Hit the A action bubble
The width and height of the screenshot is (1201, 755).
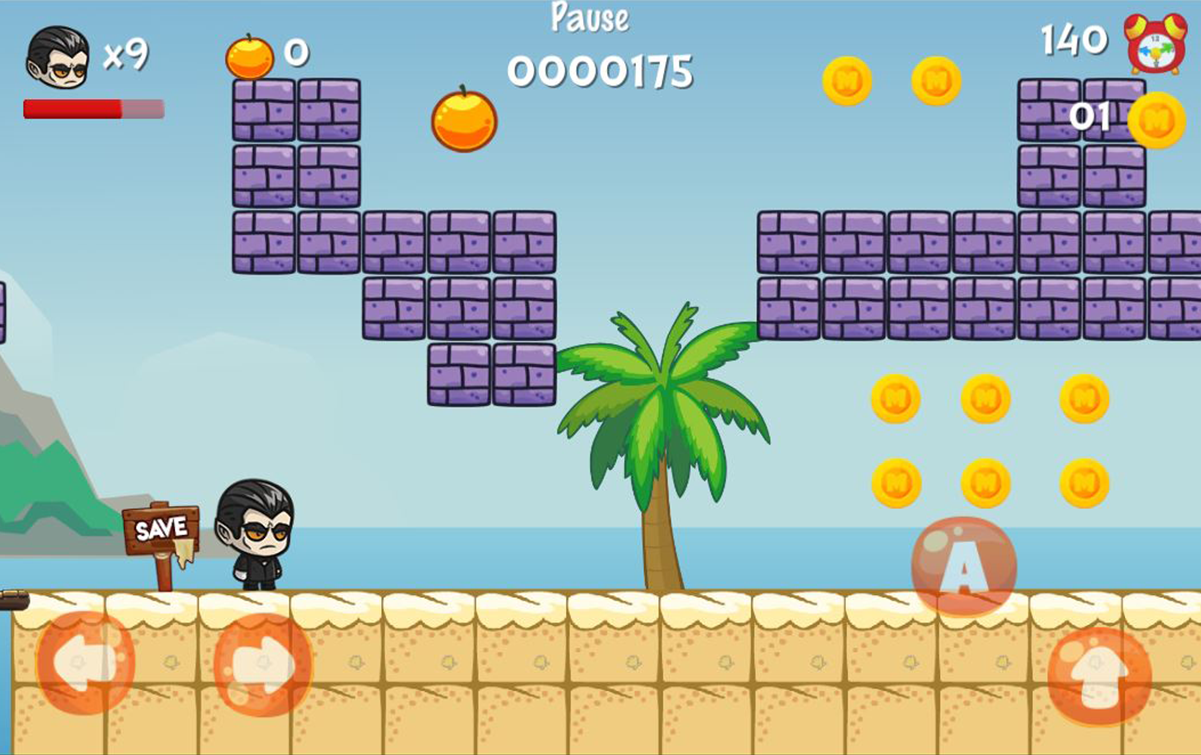pyautogui.click(x=963, y=567)
